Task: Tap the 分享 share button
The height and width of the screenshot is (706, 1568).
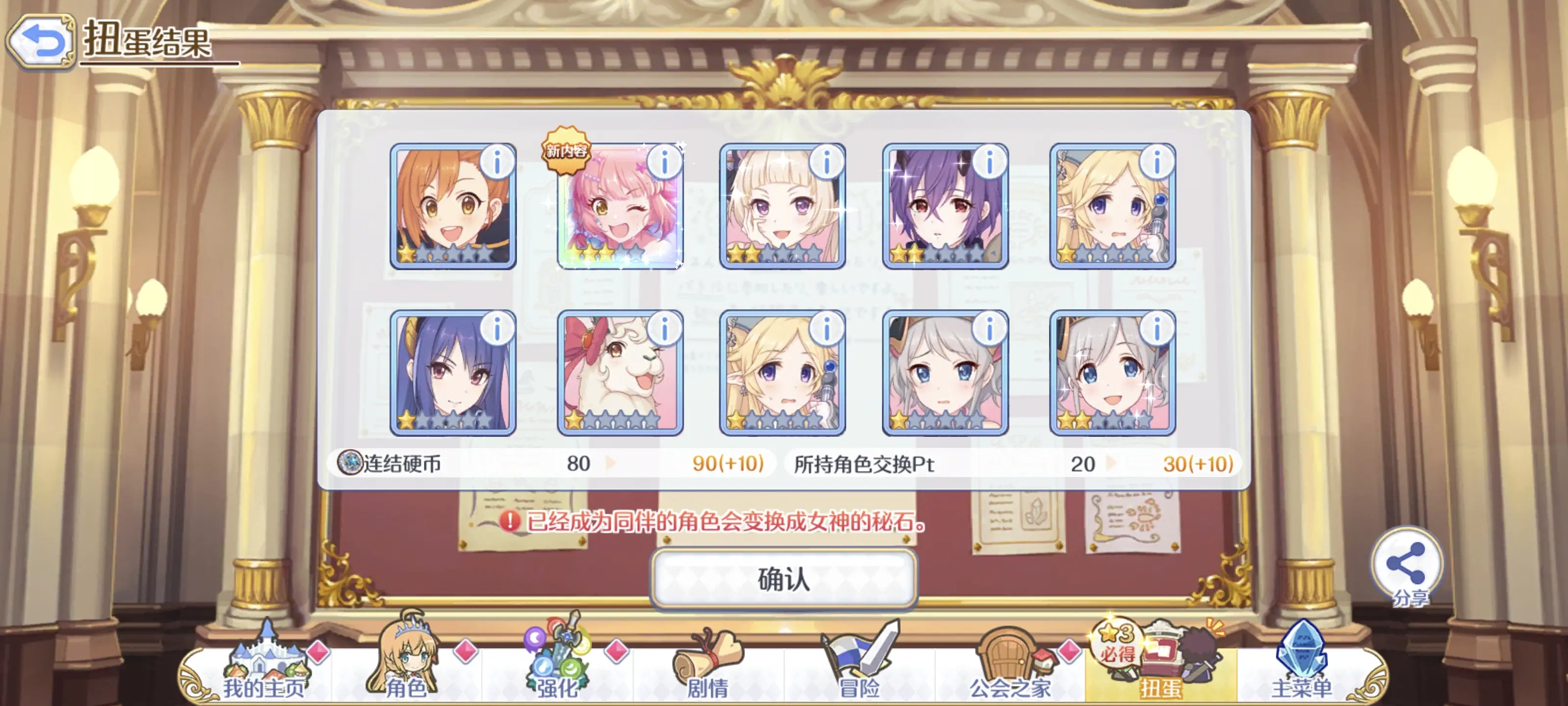Action: 1407,565
